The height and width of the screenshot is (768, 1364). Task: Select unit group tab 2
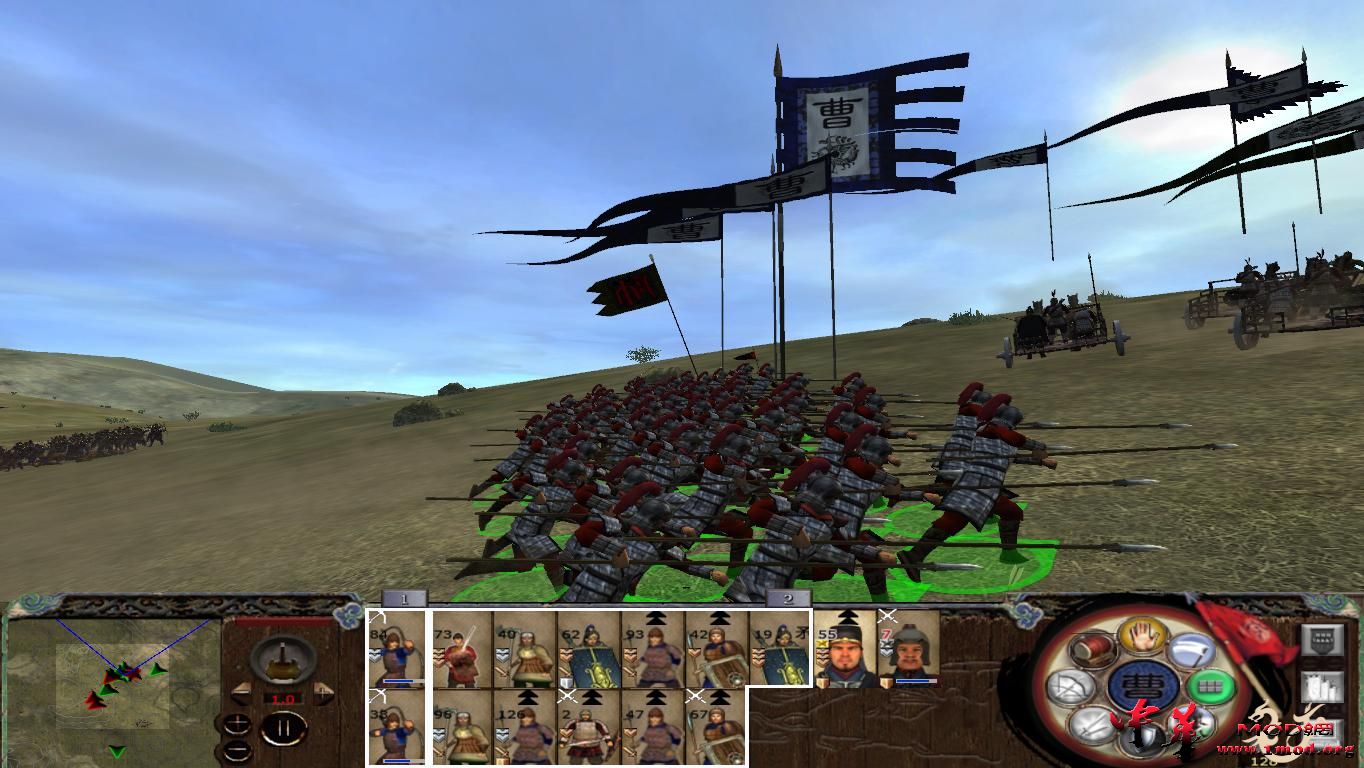click(789, 597)
